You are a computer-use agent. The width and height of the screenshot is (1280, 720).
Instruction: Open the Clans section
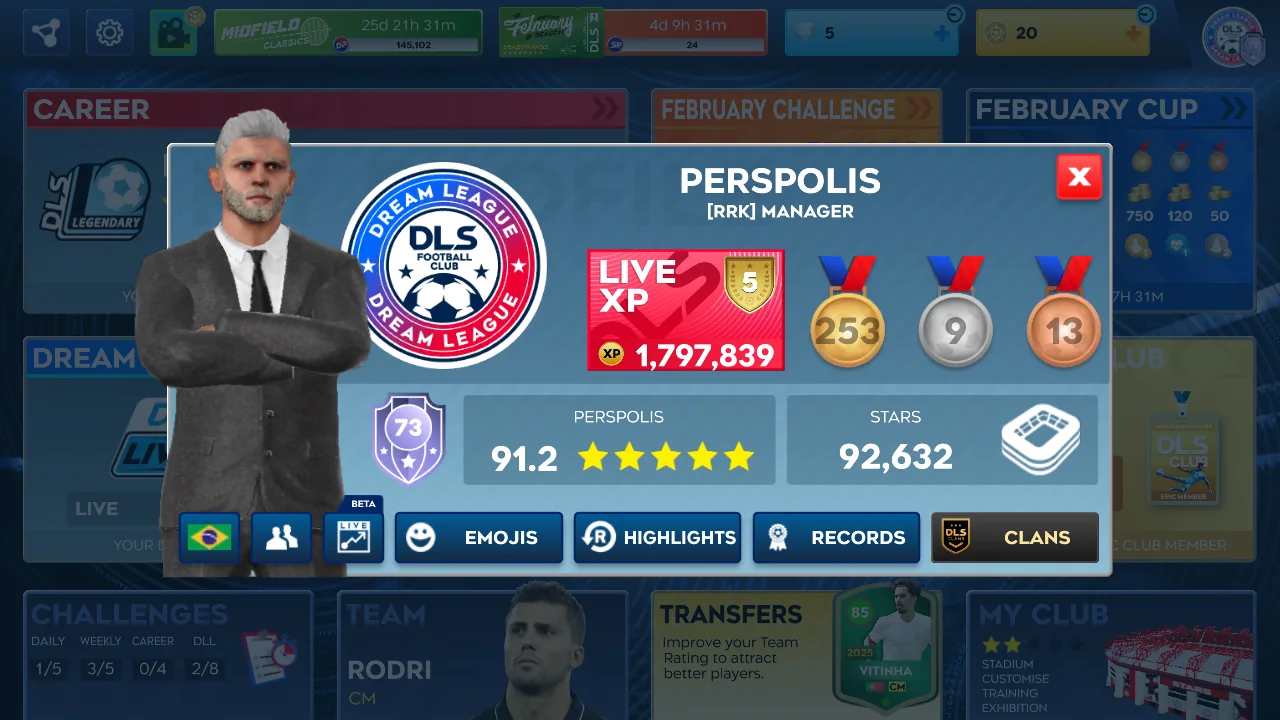1014,538
